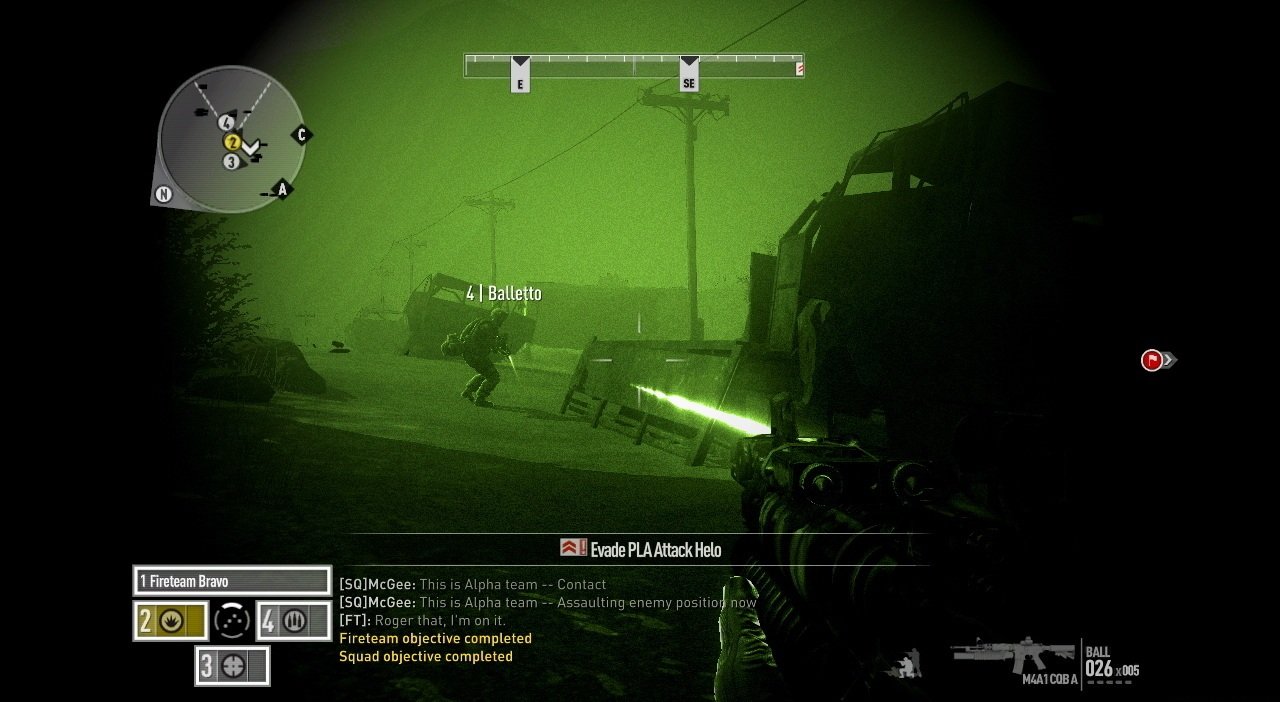This screenshot has height=702, width=1285.
Task: Click the crouching soldier stance icon
Action: click(909, 664)
